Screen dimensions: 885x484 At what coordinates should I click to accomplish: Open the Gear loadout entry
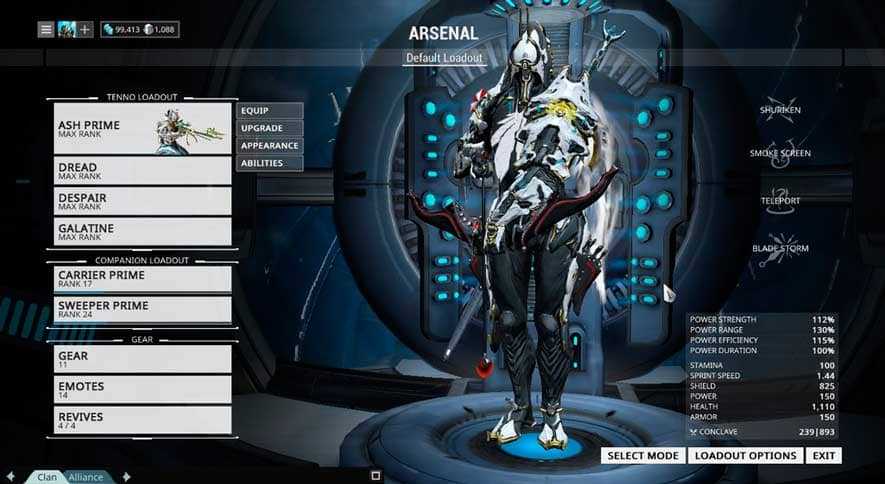click(x=142, y=359)
